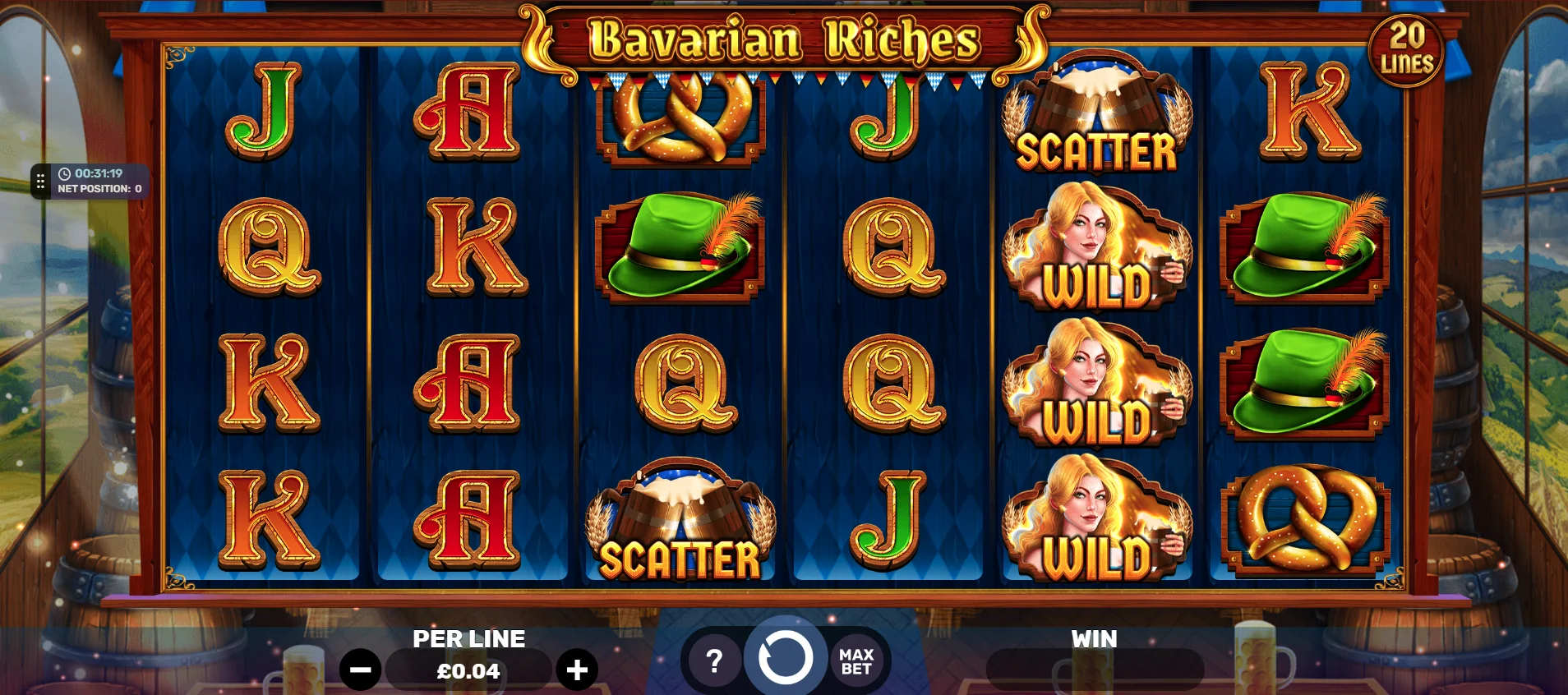
Task: Click the clock icon beside the session timer
Action: 66,173
